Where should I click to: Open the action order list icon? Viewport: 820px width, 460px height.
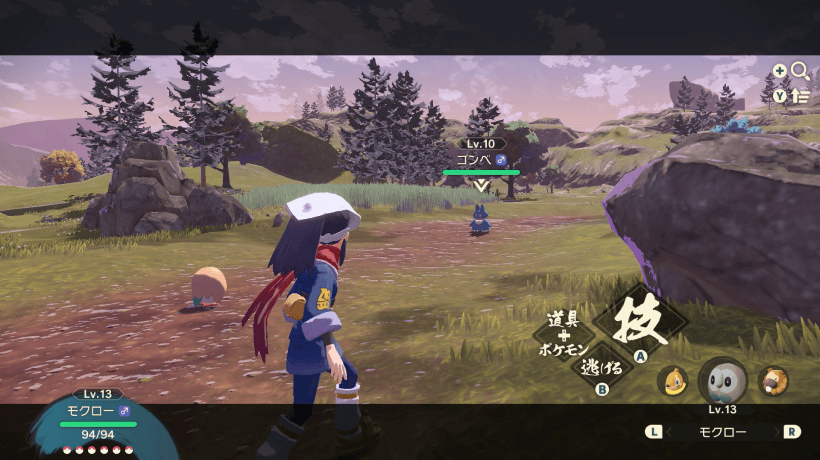click(800, 96)
